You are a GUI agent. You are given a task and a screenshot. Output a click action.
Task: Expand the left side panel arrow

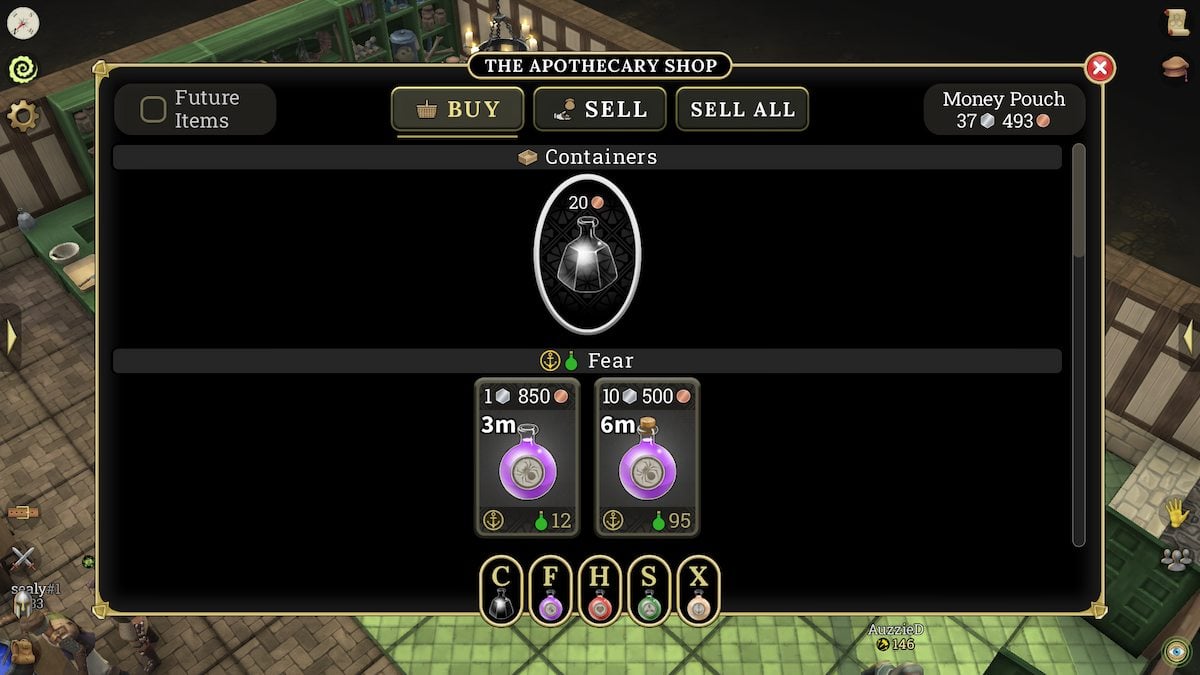coord(10,337)
